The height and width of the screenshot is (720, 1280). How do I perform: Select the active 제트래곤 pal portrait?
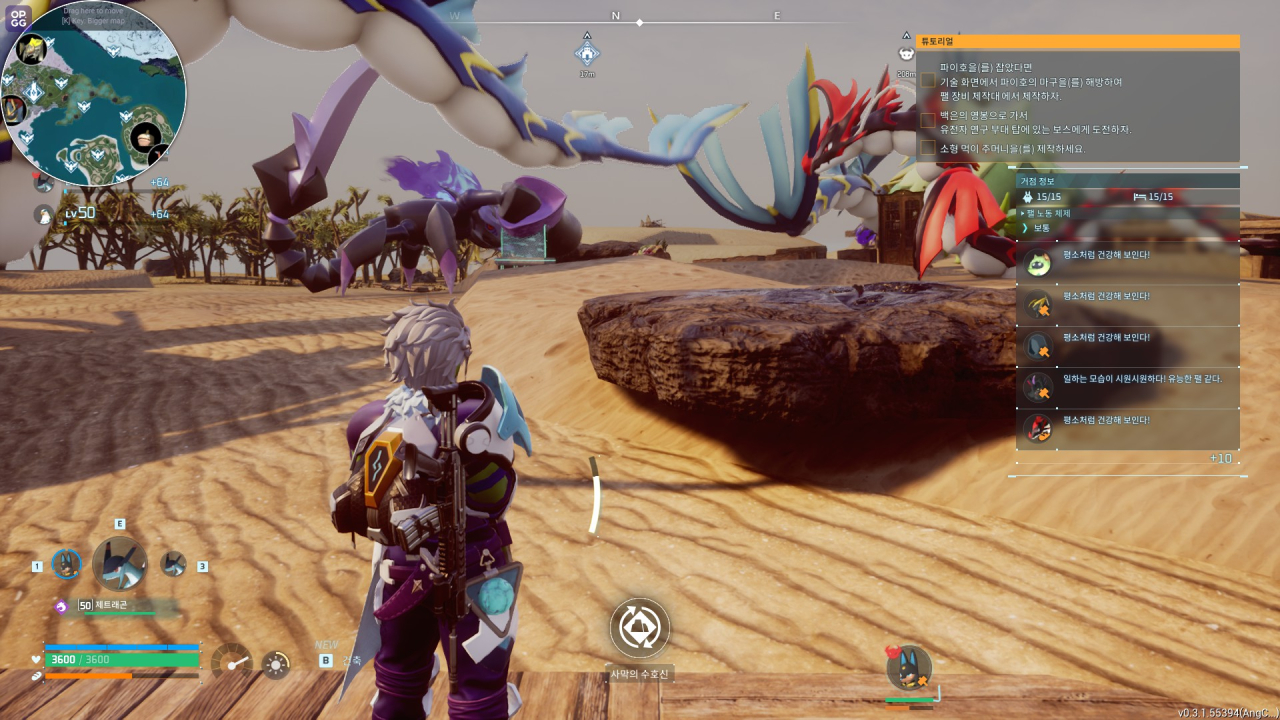pyautogui.click(x=119, y=563)
